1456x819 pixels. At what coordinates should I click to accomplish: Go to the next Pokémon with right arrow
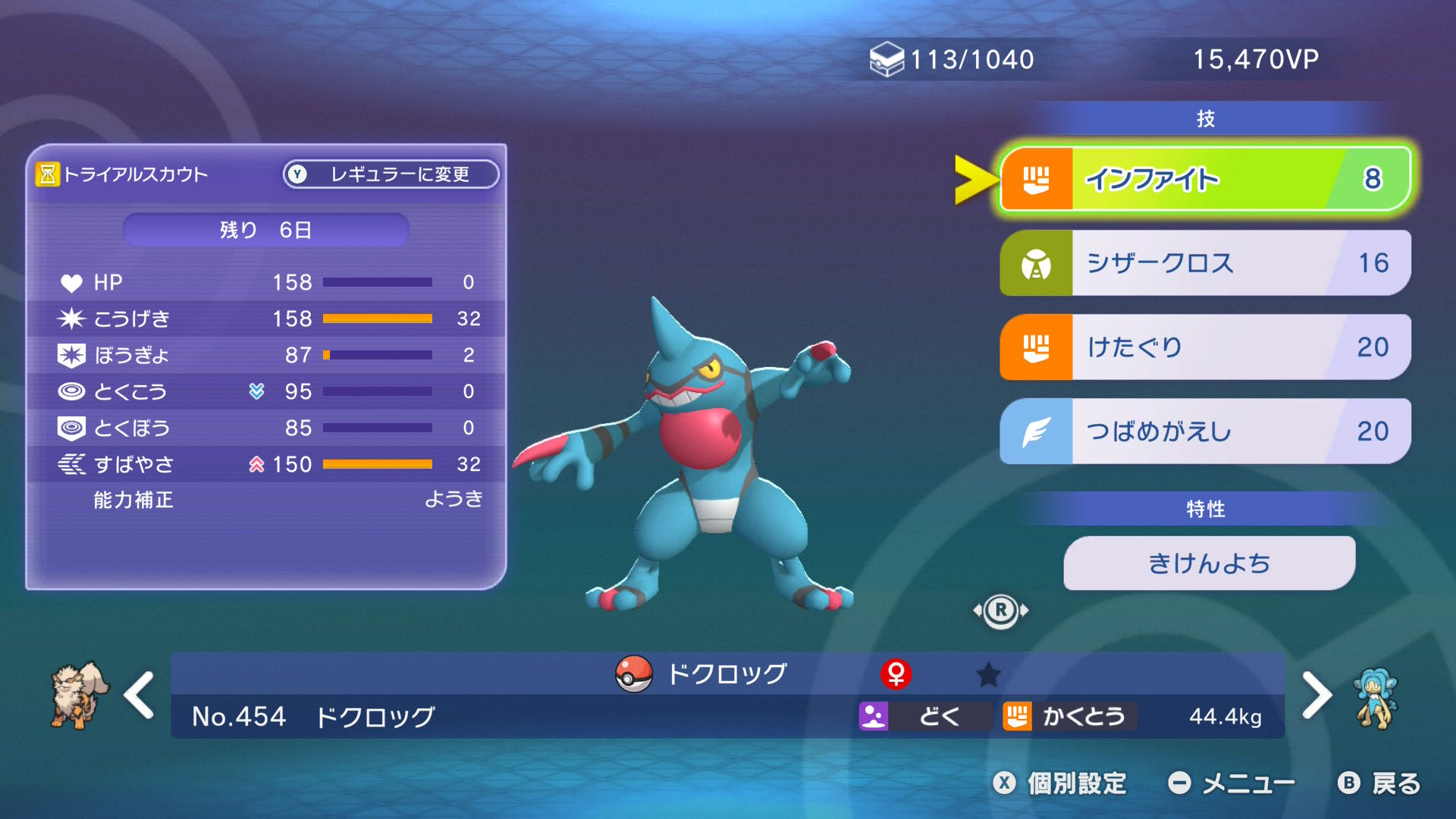1316,695
